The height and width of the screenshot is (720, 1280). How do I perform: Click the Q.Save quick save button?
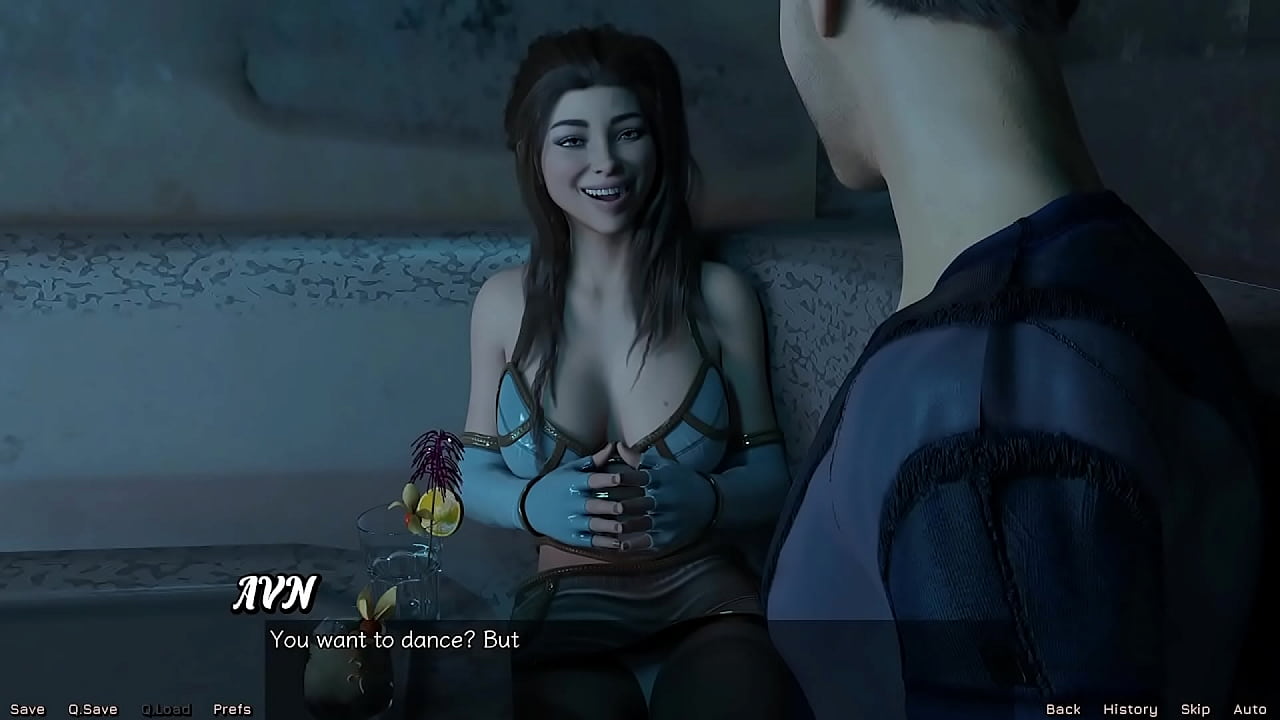point(93,709)
